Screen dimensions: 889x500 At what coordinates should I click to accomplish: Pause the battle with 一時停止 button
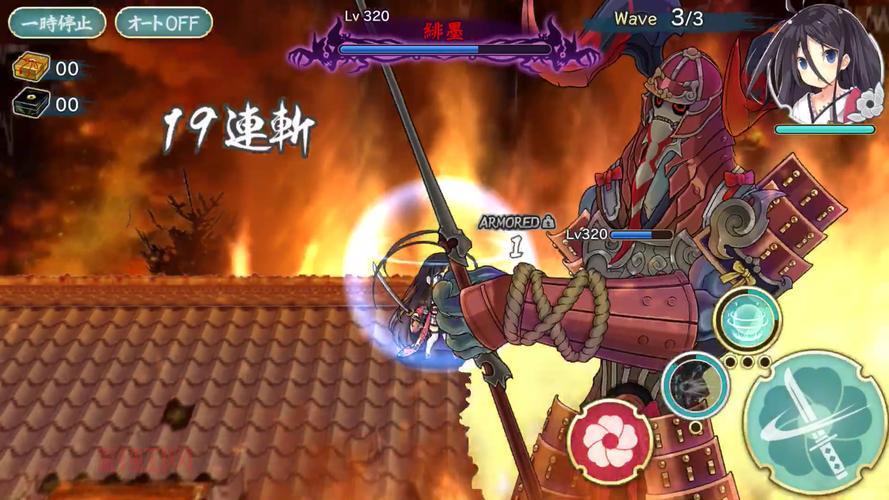(57, 22)
